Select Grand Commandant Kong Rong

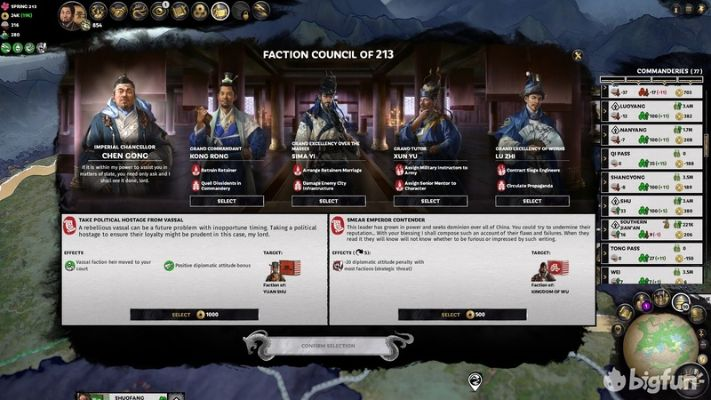(227, 201)
